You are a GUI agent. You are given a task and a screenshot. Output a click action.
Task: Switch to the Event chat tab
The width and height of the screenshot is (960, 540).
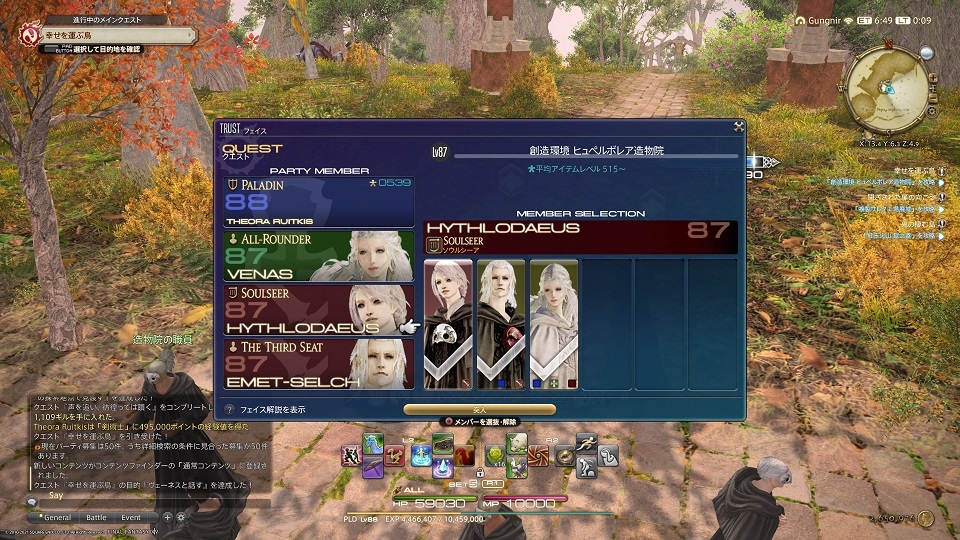tap(131, 517)
